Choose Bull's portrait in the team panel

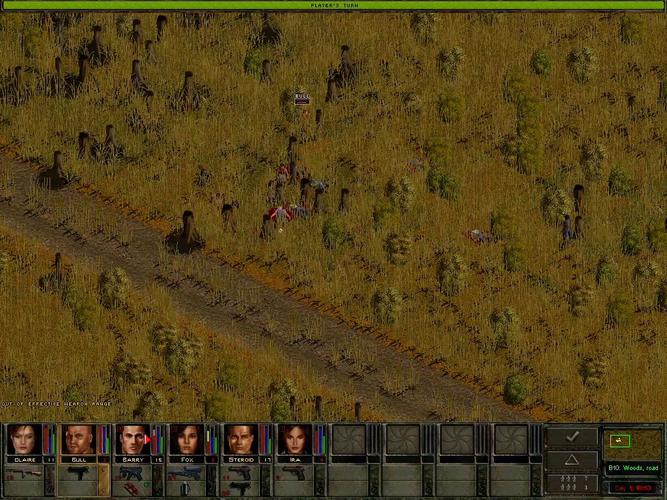pyautogui.click(x=76, y=439)
